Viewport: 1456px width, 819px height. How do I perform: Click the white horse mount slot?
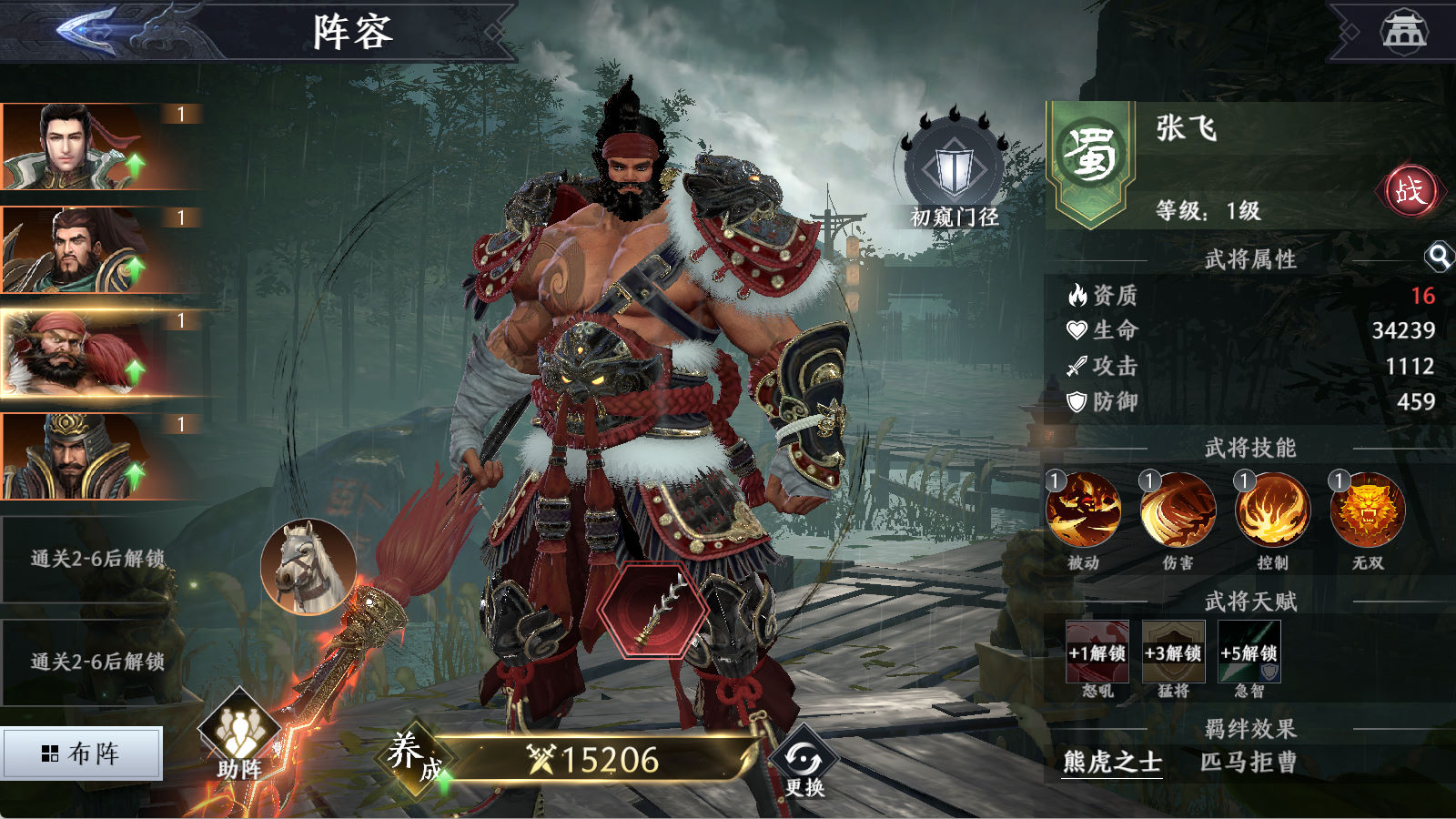[x=308, y=566]
